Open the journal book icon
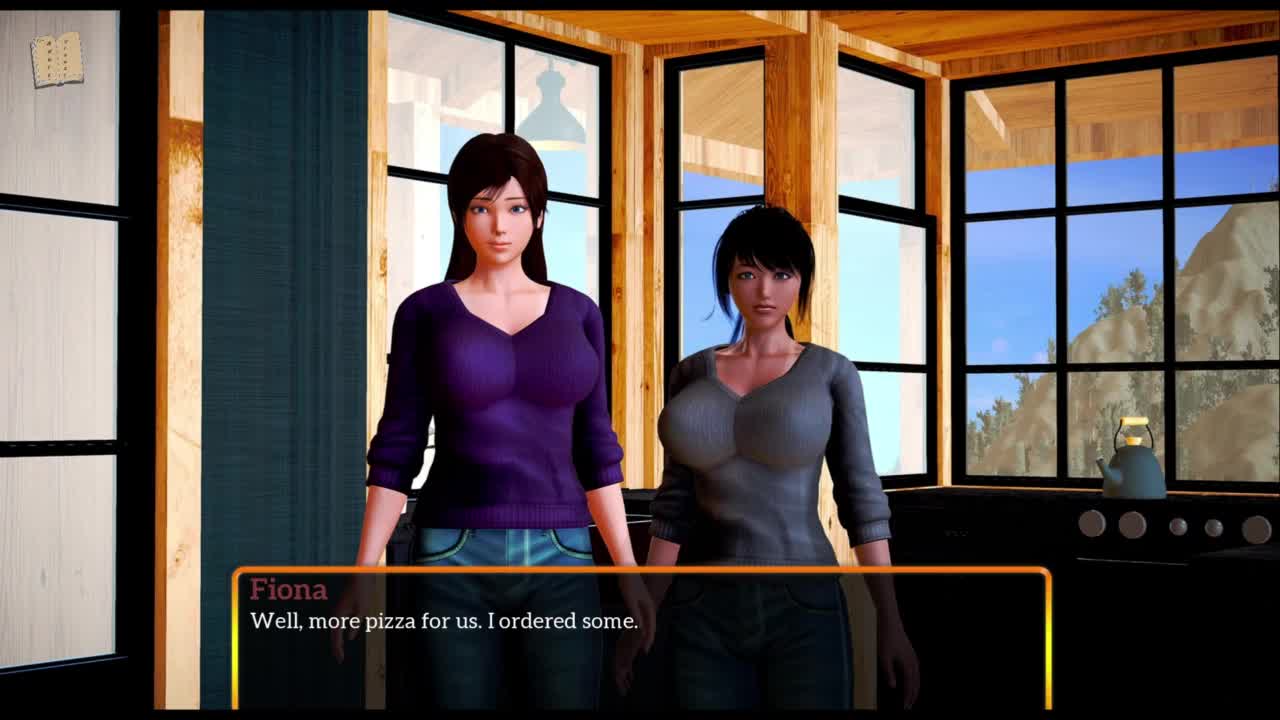The width and height of the screenshot is (1280, 720). 57,60
